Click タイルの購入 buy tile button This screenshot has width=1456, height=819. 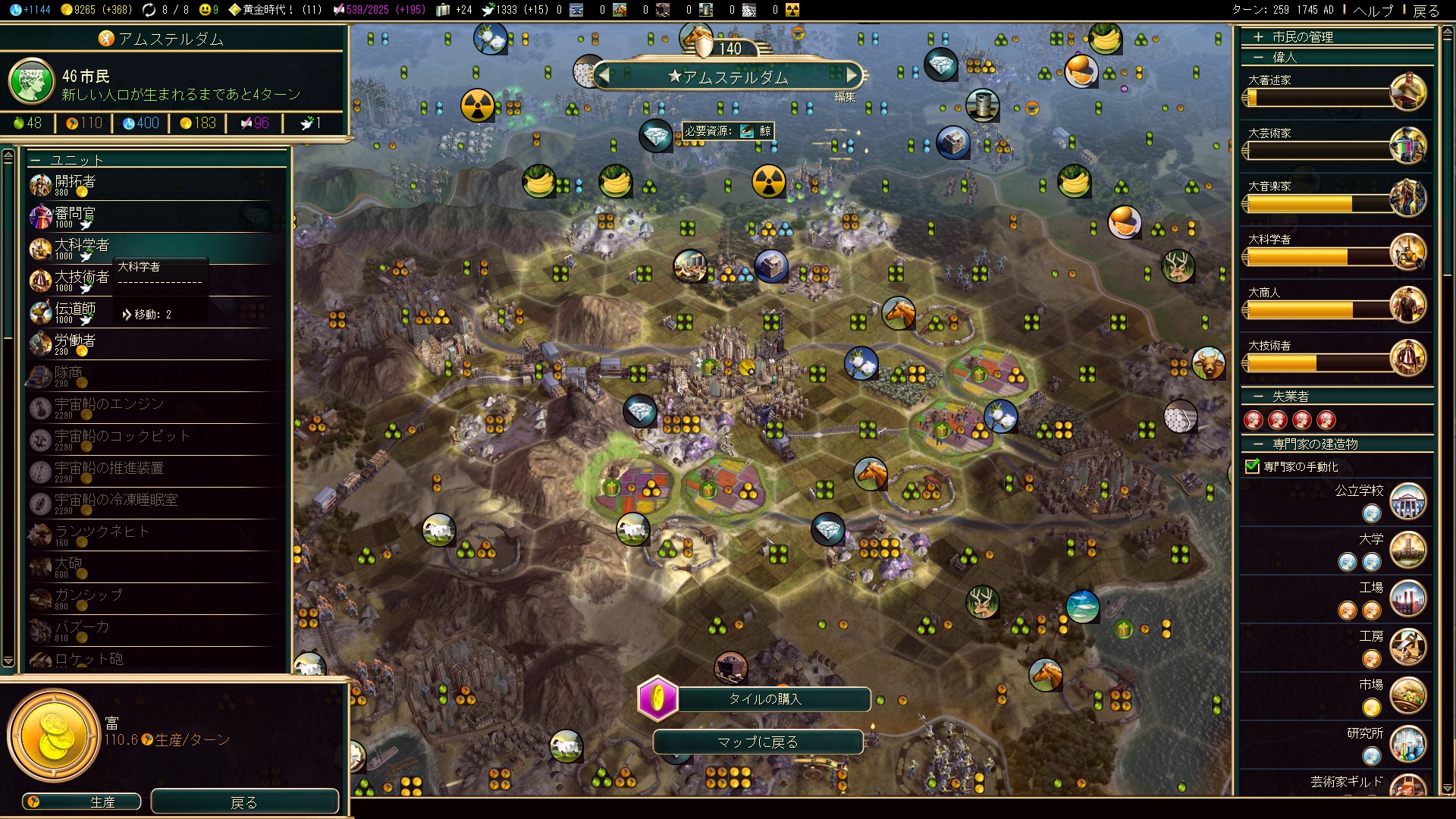764,699
